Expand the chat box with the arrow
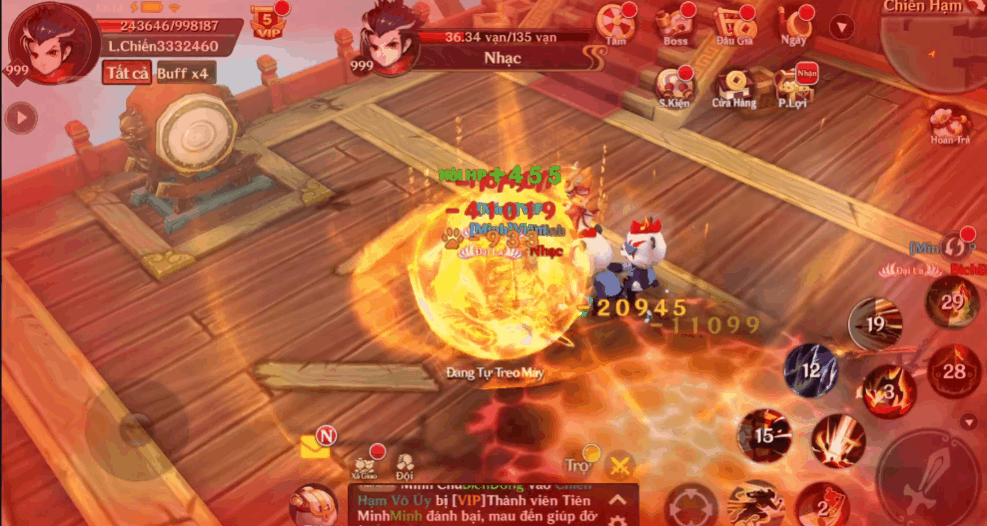This screenshot has width=987, height=526. 618,499
